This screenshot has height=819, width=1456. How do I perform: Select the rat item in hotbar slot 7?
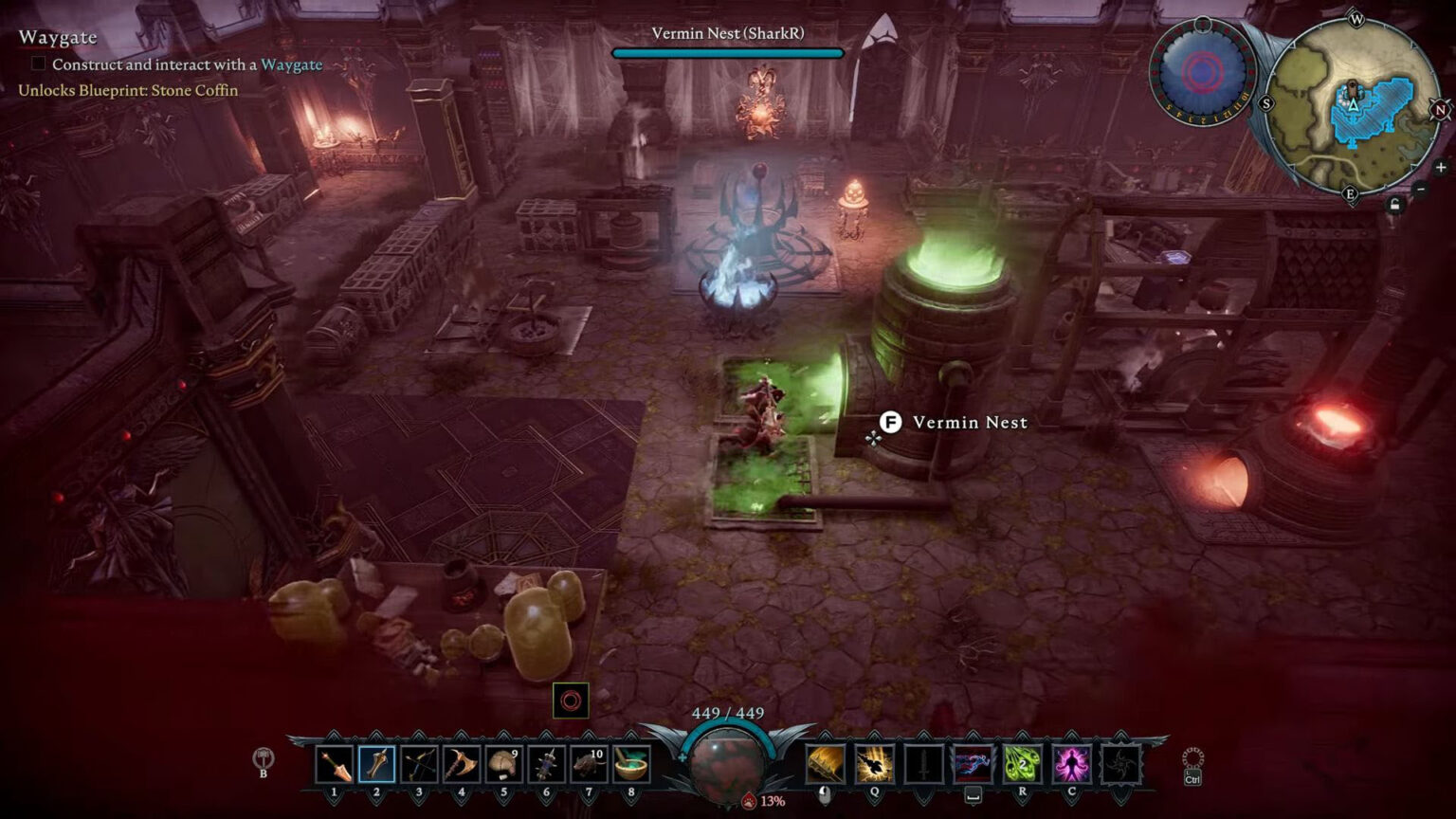(x=591, y=765)
